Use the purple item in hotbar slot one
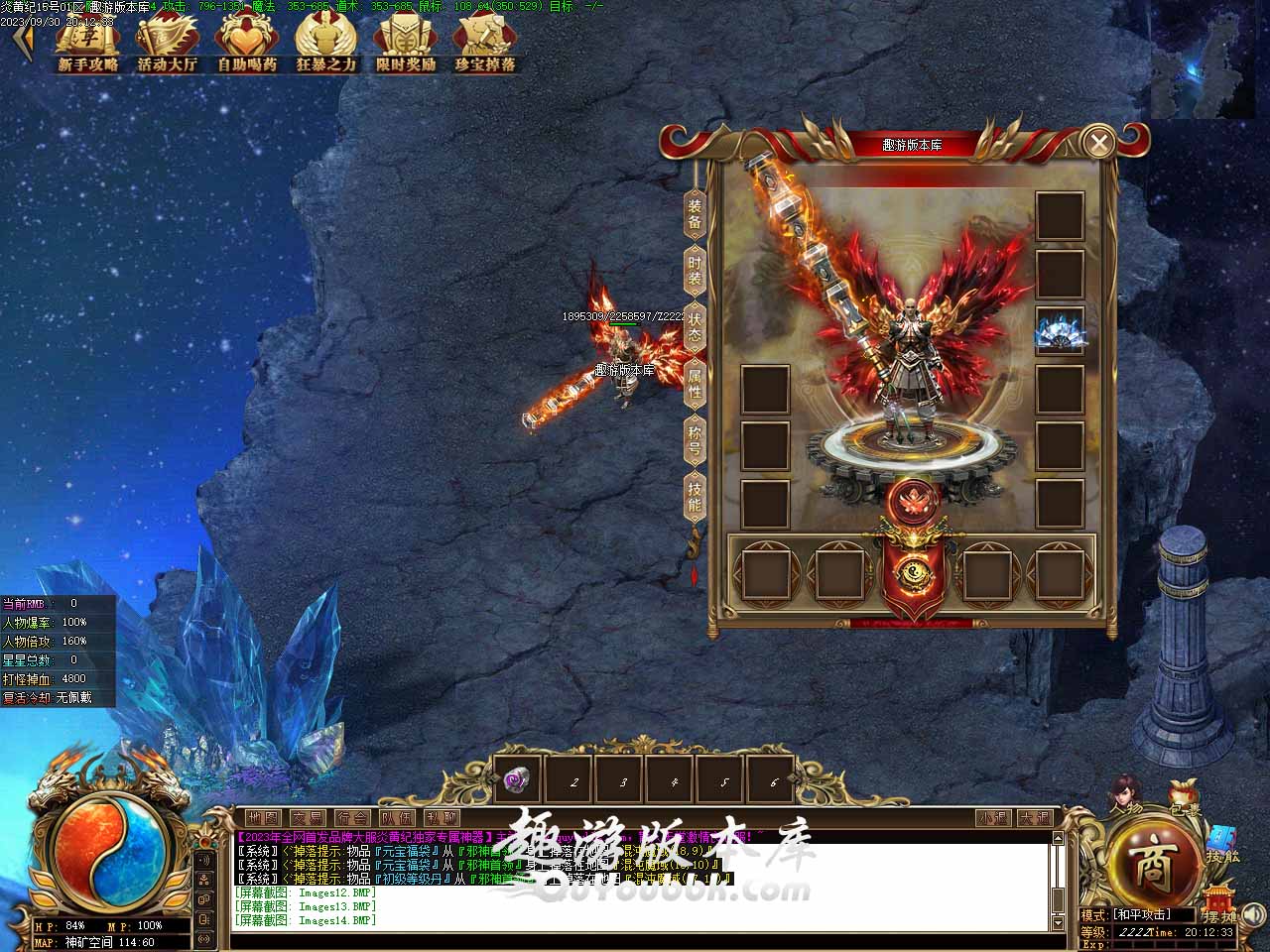The image size is (1270, 952). coord(519,780)
